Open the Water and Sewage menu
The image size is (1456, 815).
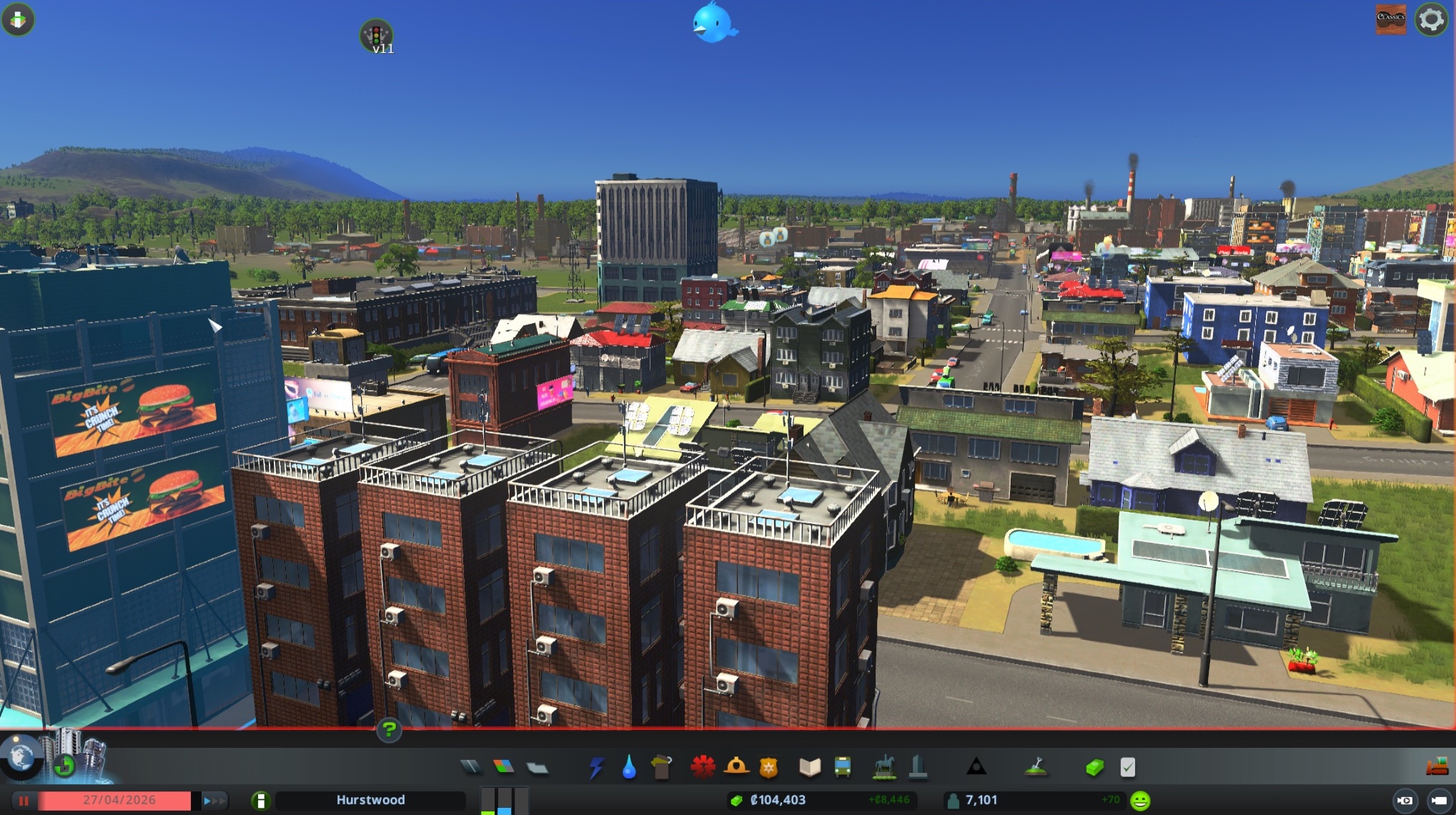pos(628,767)
